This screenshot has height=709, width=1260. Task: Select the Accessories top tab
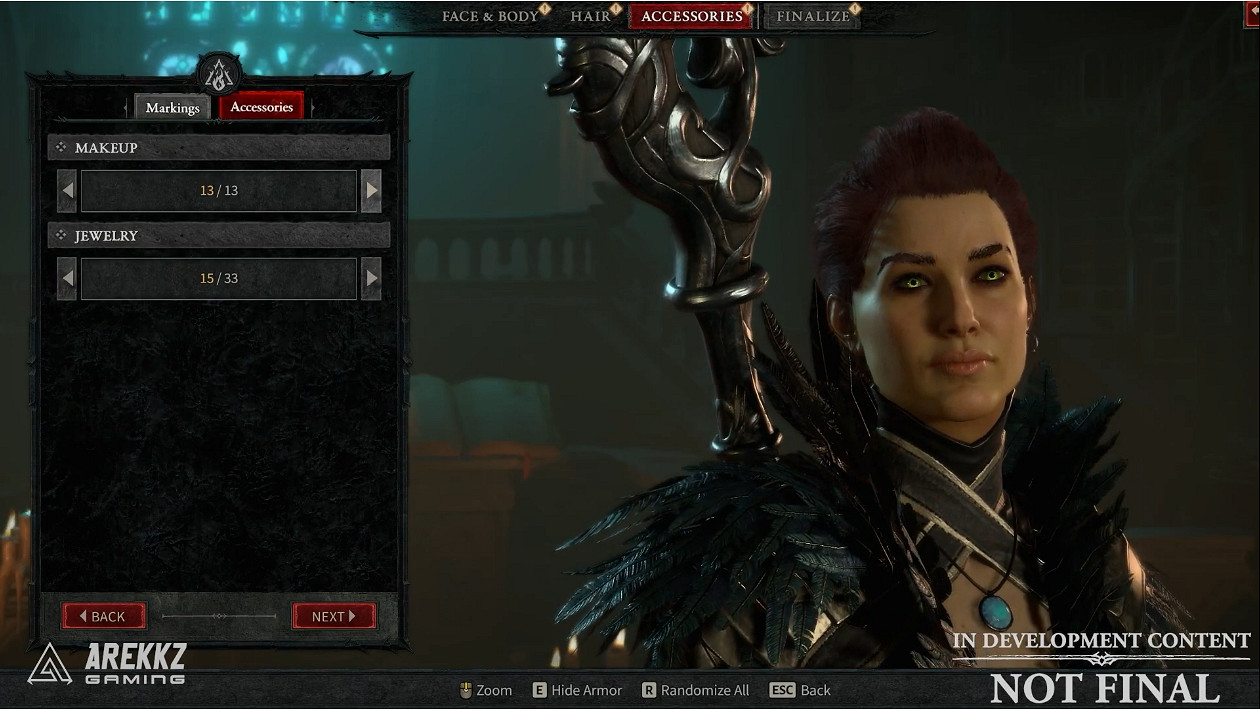691,17
